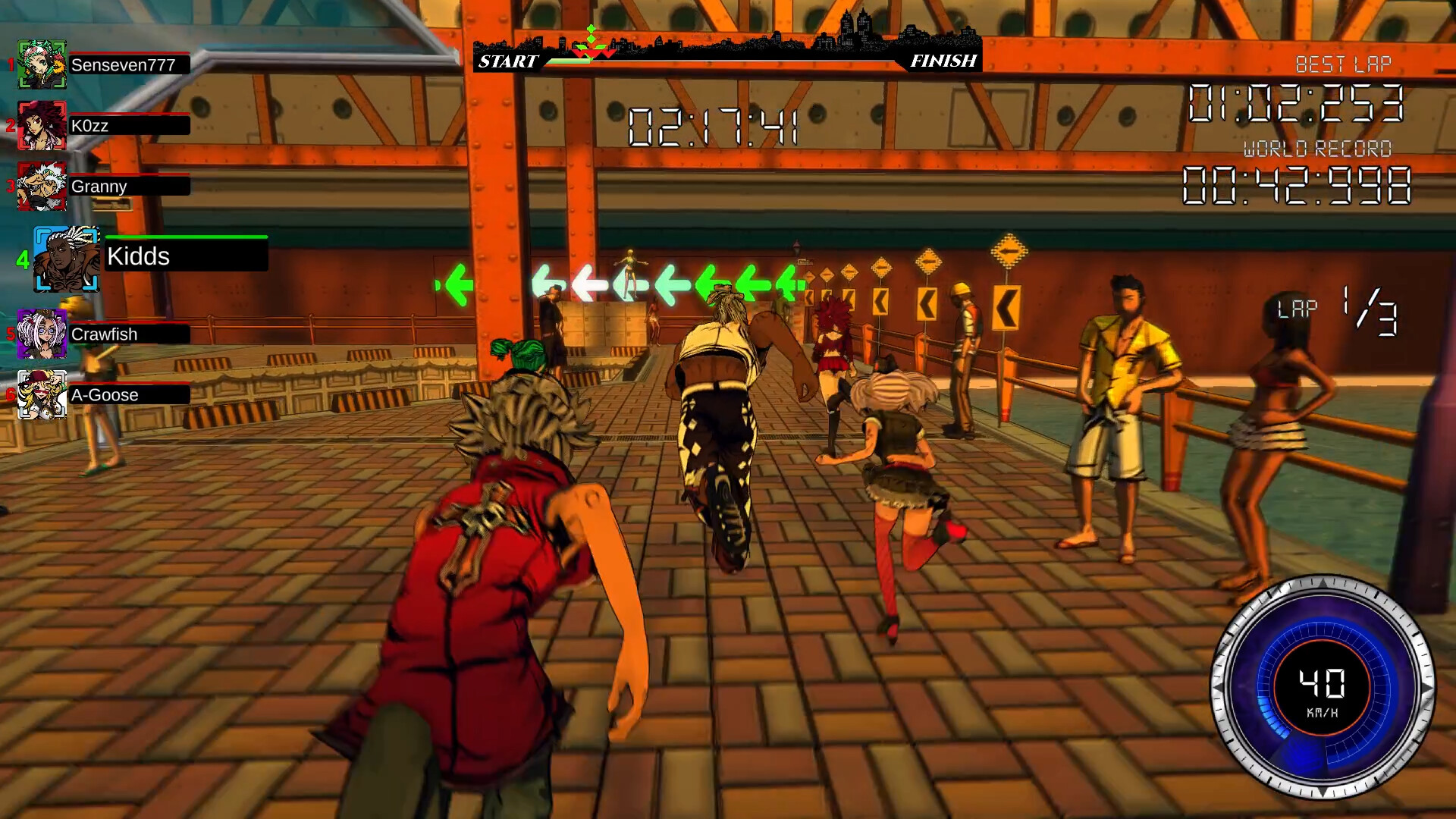This screenshot has width=1456, height=819.
Task: Choose Granny's row in the standings
Action: point(100,187)
